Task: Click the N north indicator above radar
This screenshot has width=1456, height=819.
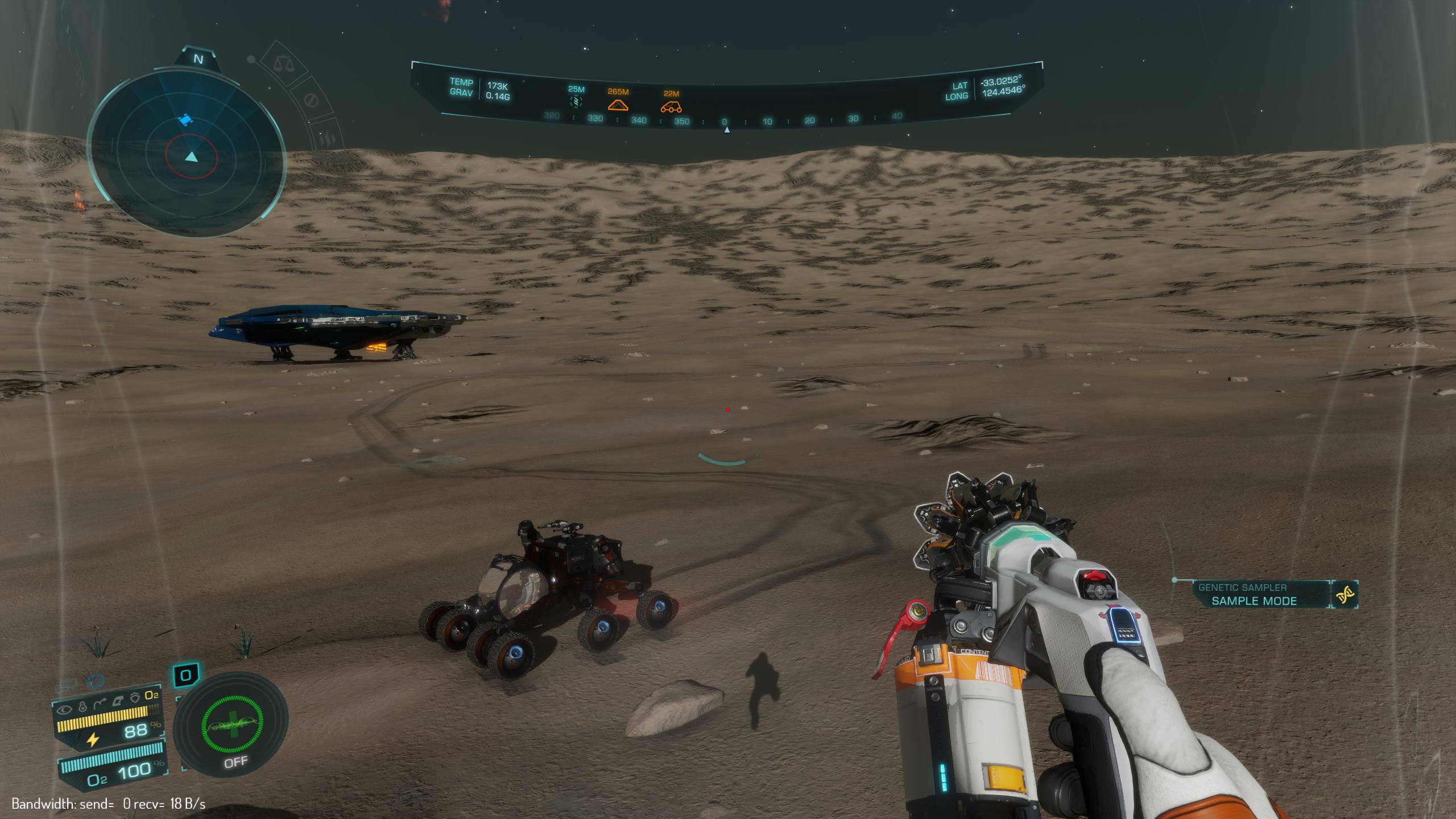Action: [x=198, y=59]
